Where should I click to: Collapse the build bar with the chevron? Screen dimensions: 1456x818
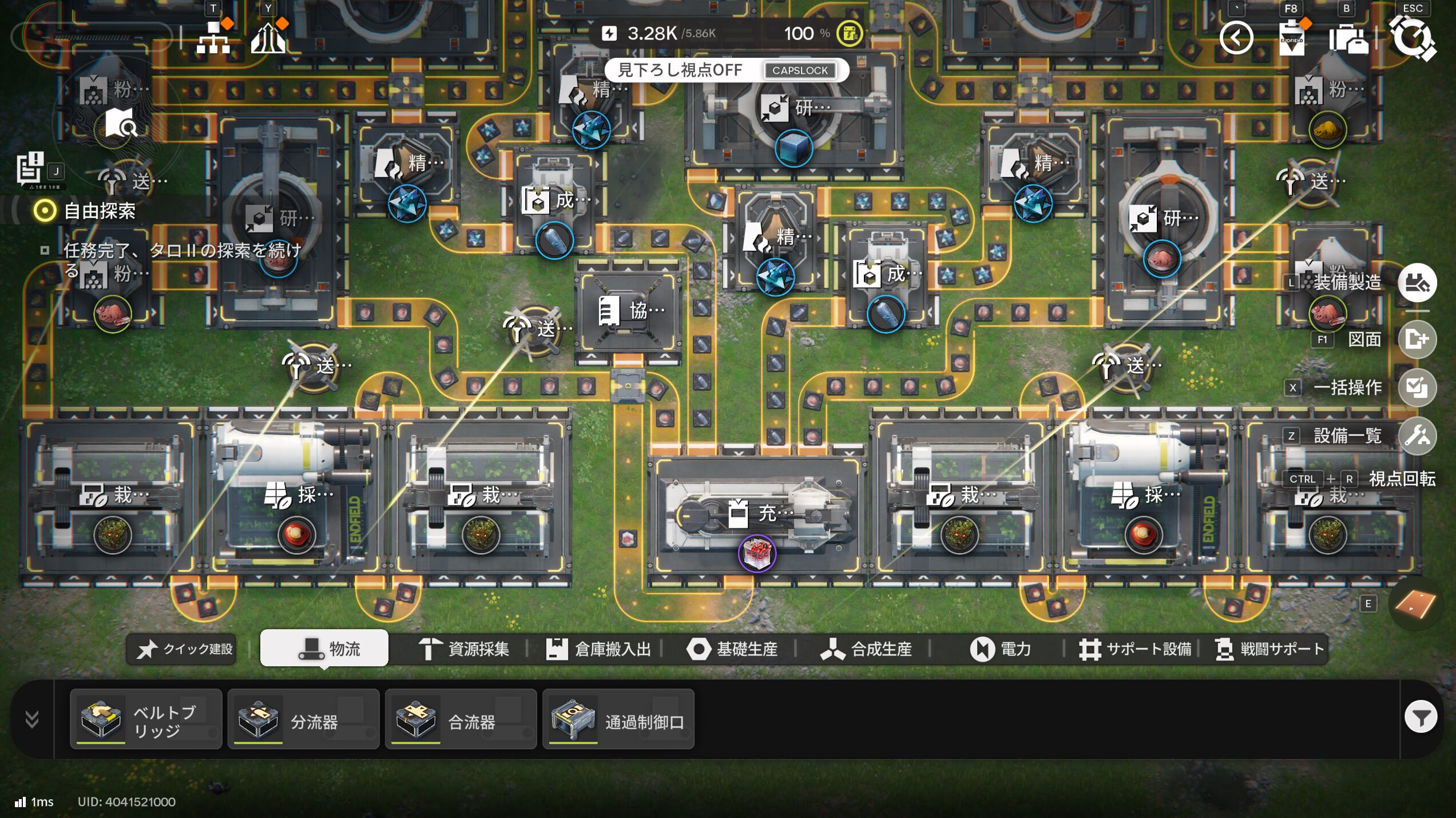(x=32, y=719)
